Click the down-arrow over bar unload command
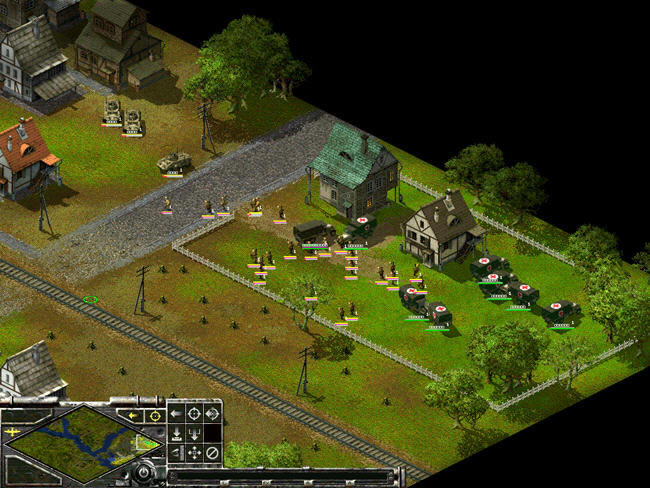The height and width of the screenshot is (488, 650). (x=175, y=434)
